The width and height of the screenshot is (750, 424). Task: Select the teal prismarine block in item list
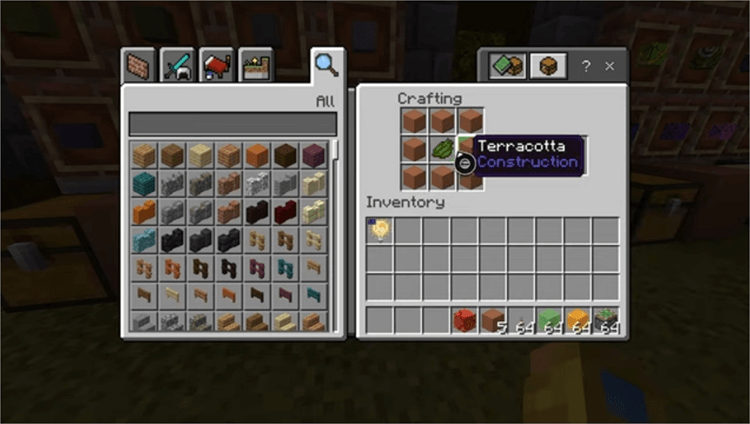pos(144,183)
